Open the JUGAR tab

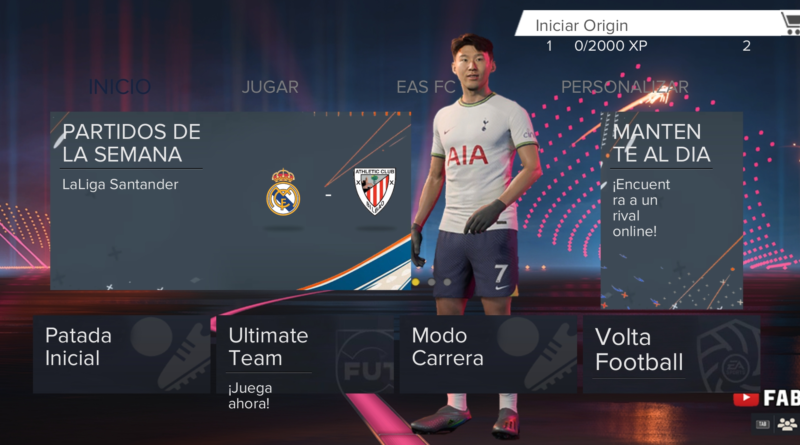pyautogui.click(x=270, y=87)
